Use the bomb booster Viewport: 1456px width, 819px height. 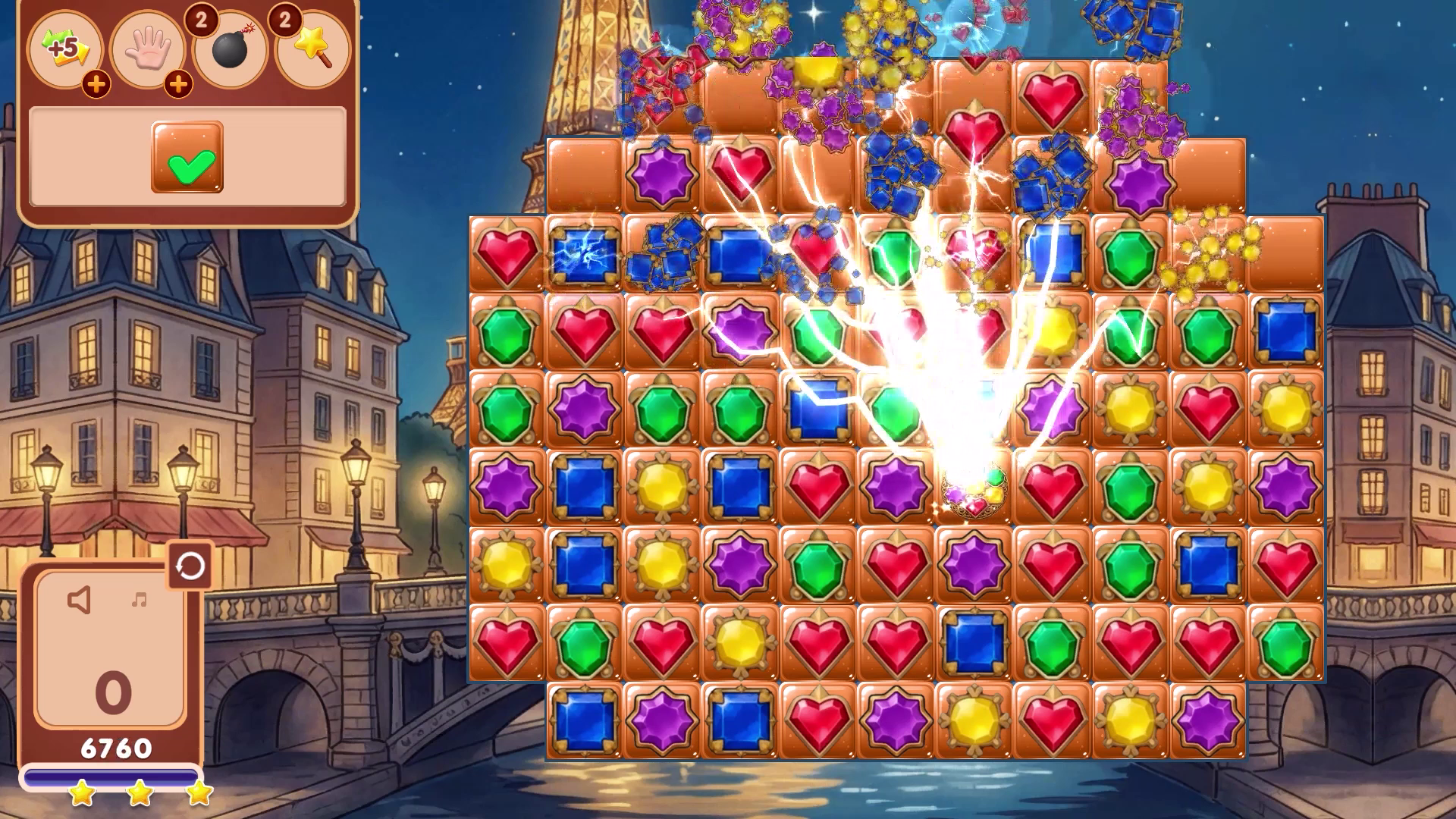coord(230,48)
